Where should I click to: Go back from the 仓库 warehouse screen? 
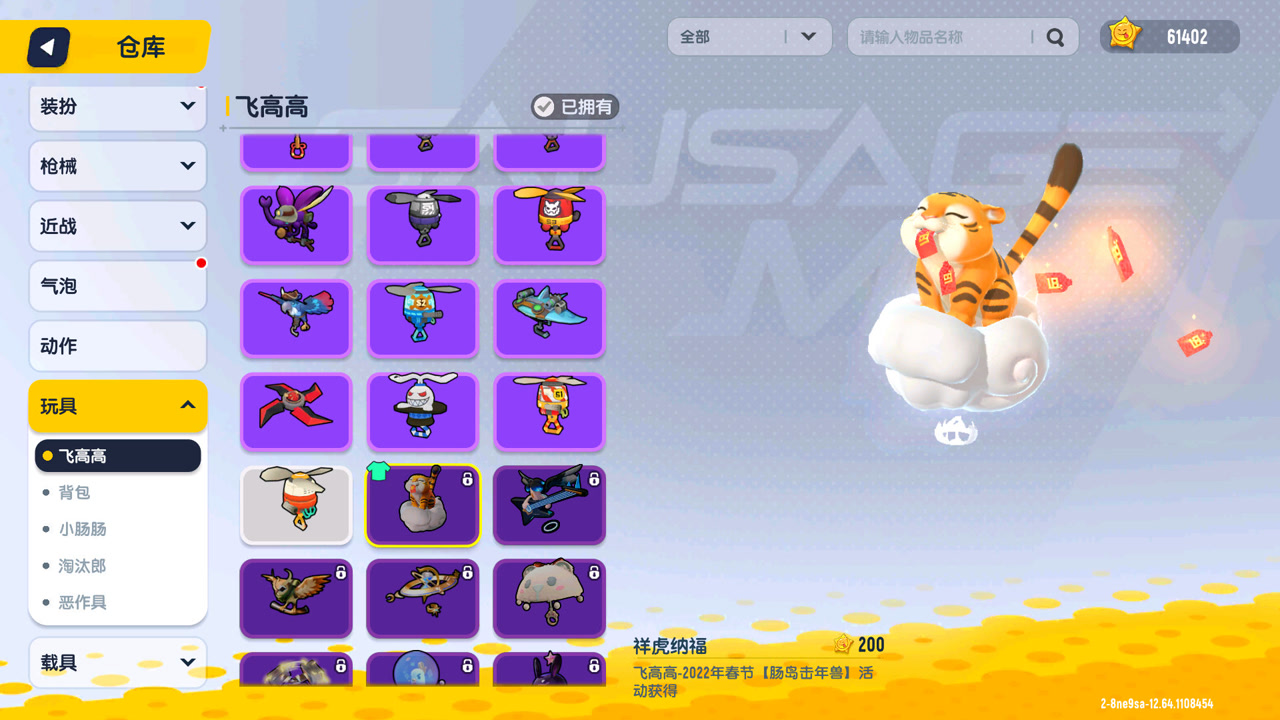[x=48, y=47]
